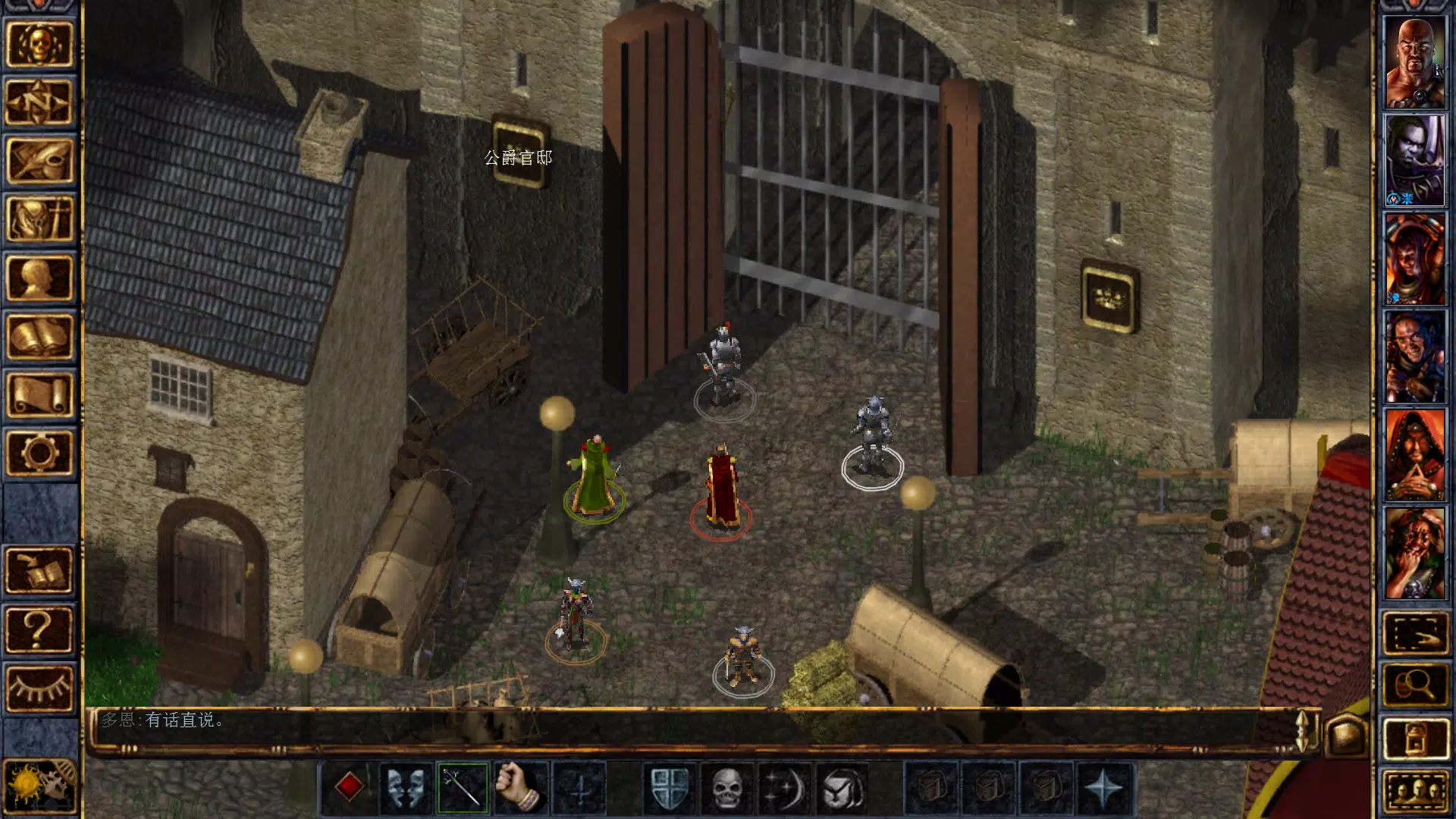Click the magnifying glass button
This screenshot has height=819, width=1456.
(1414, 685)
